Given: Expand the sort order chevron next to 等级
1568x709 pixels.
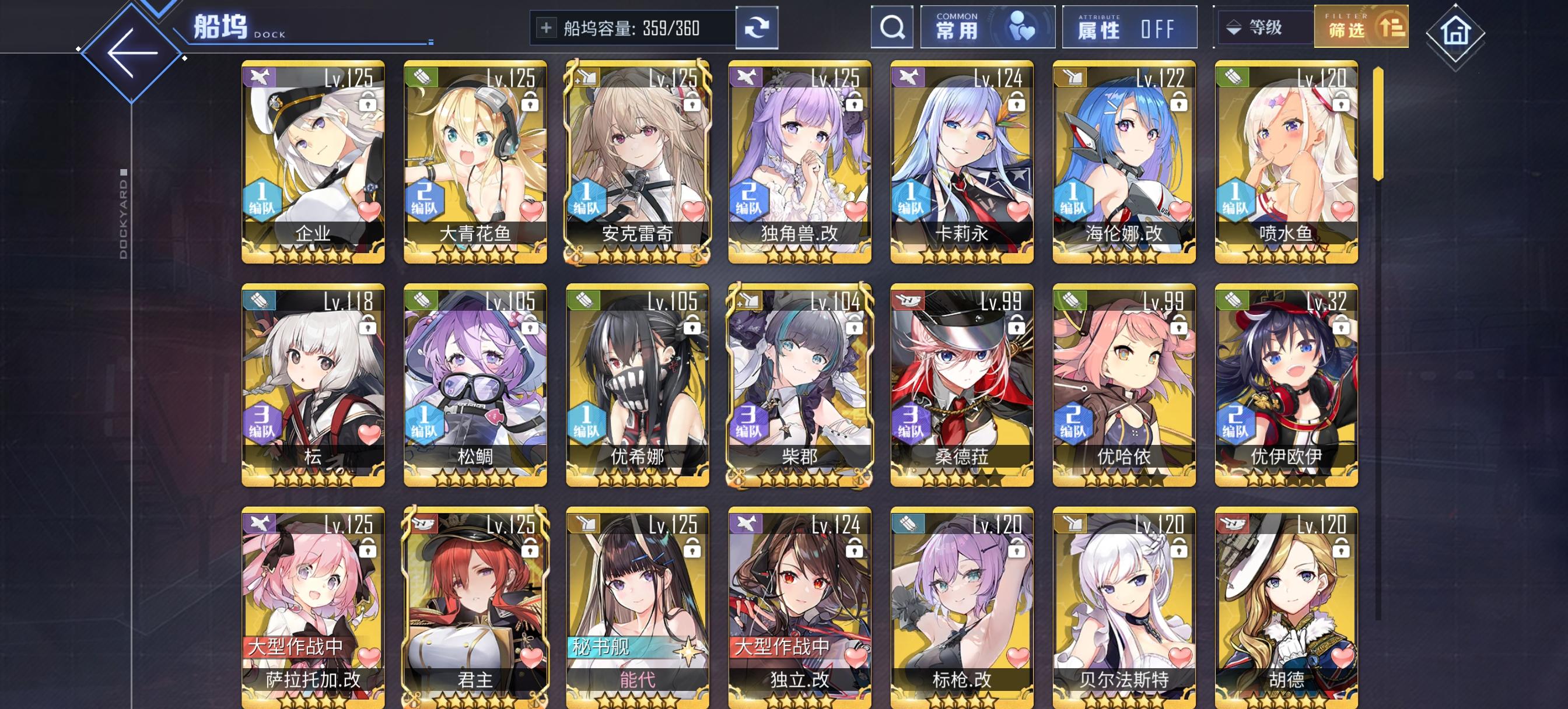Looking at the screenshot, I should tap(1234, 27).
